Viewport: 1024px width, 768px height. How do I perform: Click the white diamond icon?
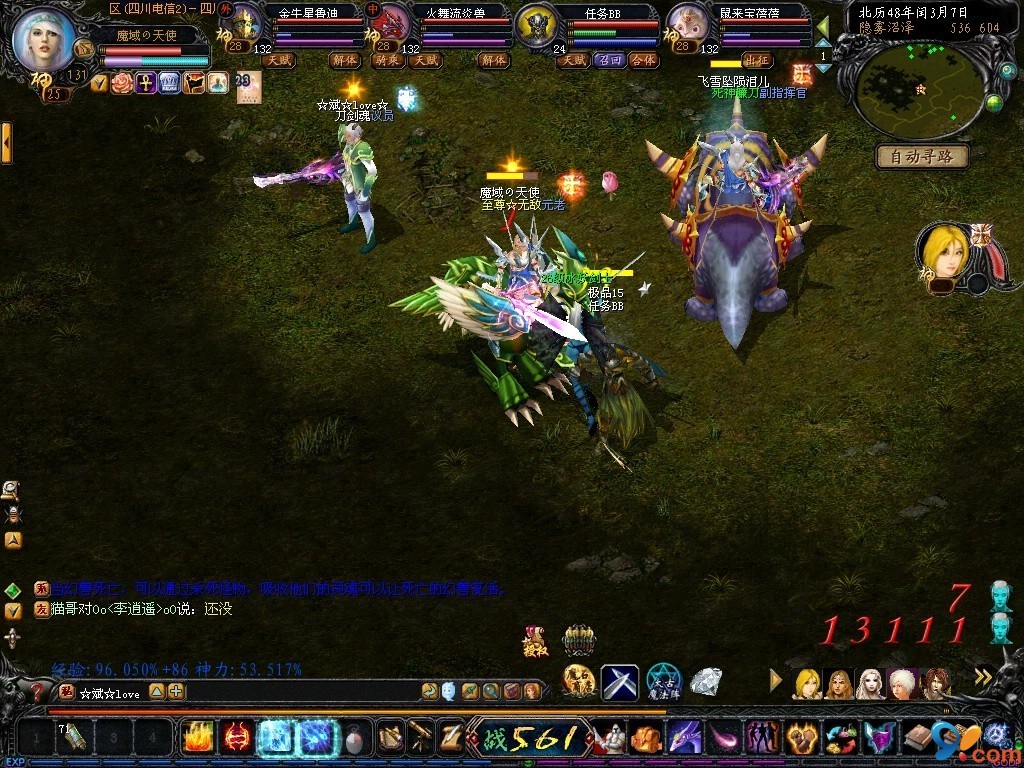pyautogui.click(x=705, y=681)
